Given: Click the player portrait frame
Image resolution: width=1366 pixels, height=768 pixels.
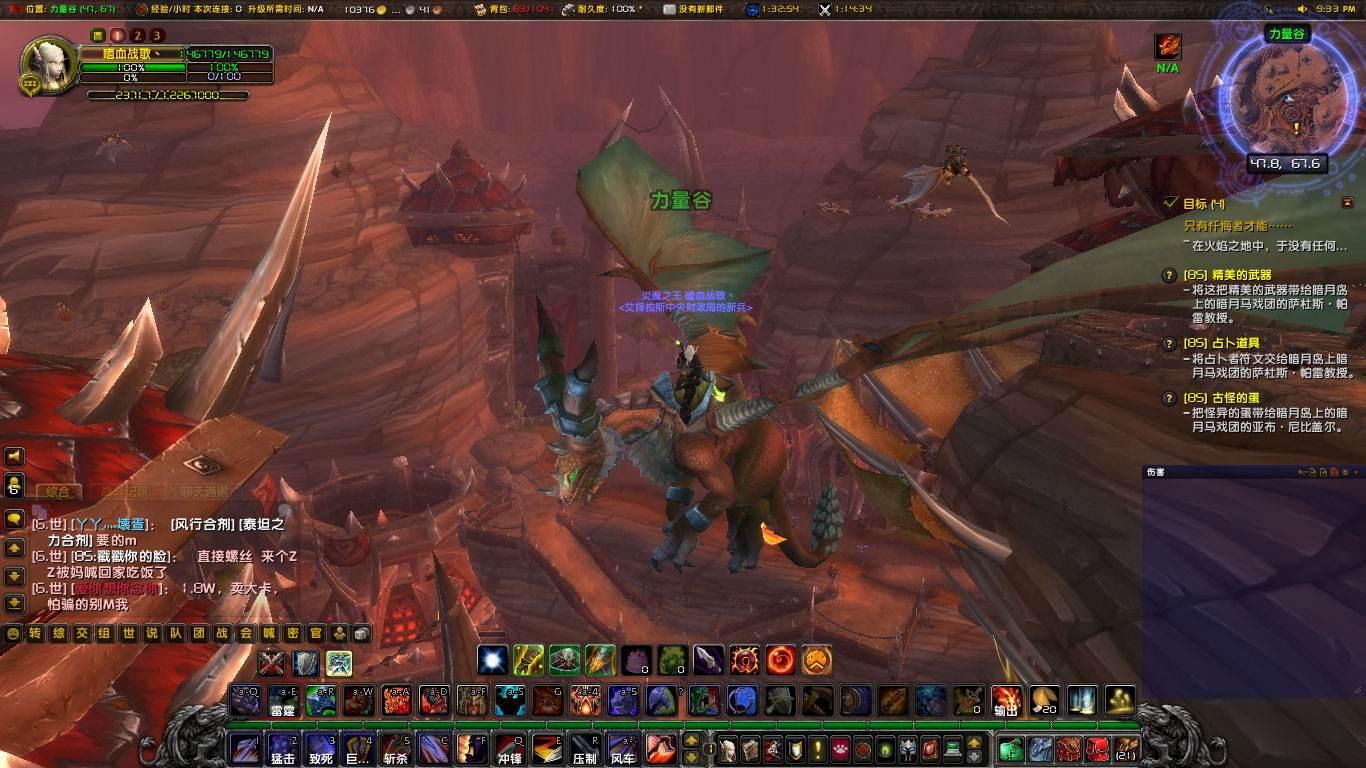Looking at the screenshot, I should (46, 63).
